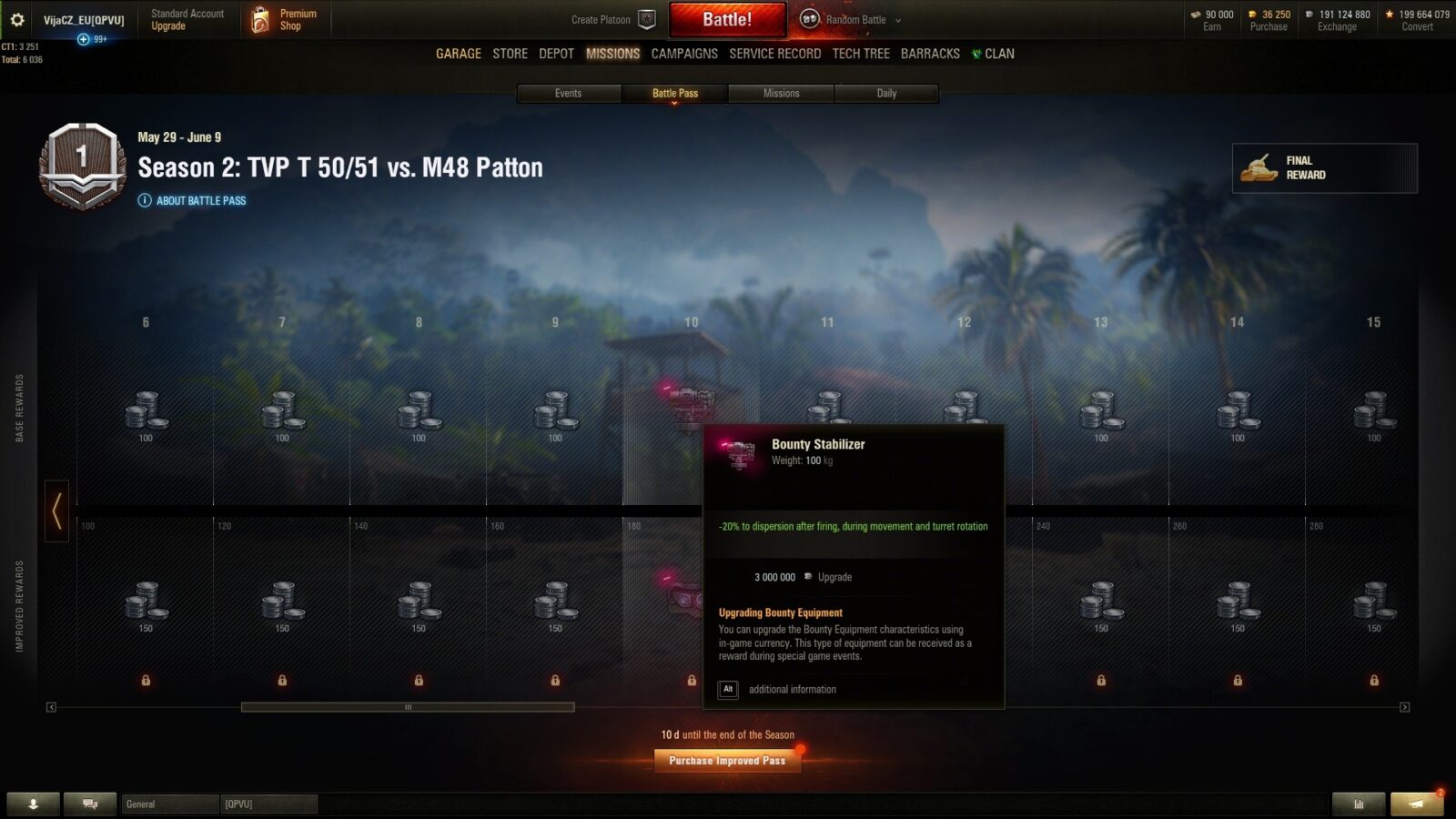Open the Clan page
The width and height of the screenshot is (1456, 819).
click(x=994, y=54)
